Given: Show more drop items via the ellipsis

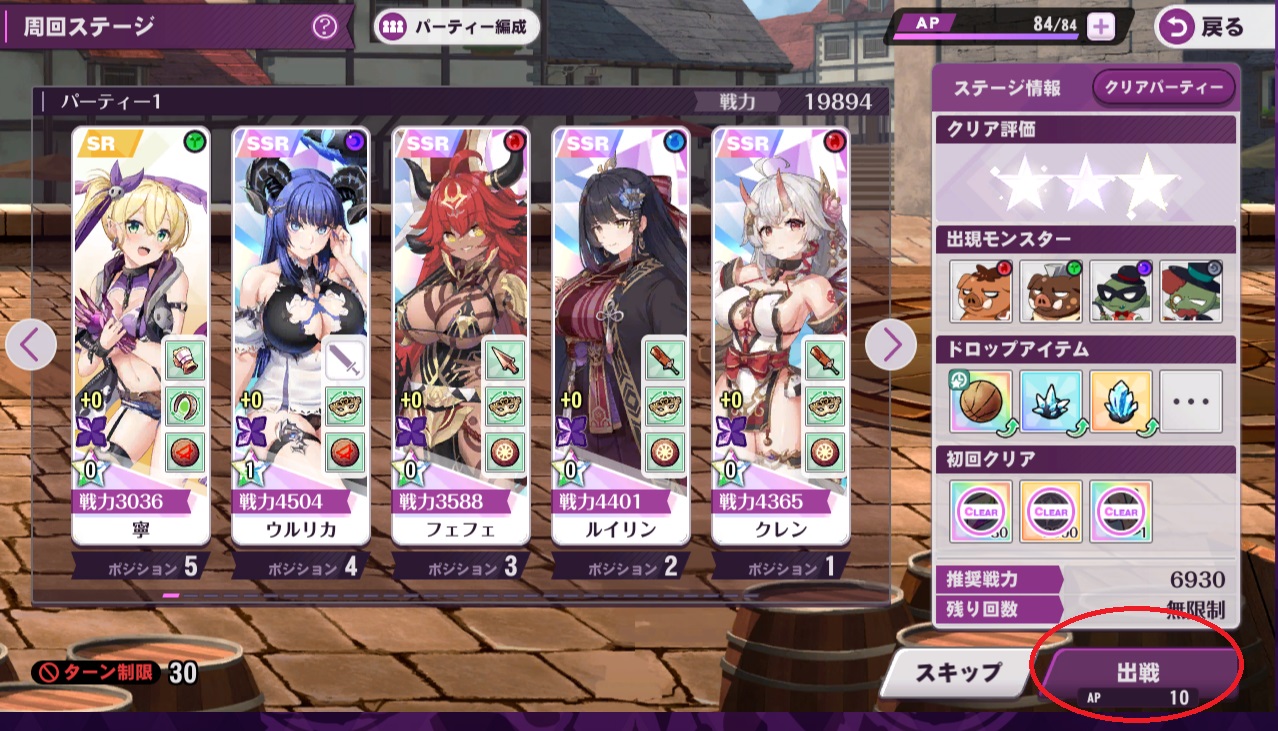Looking at the screenshot, I should point(1191,401).
